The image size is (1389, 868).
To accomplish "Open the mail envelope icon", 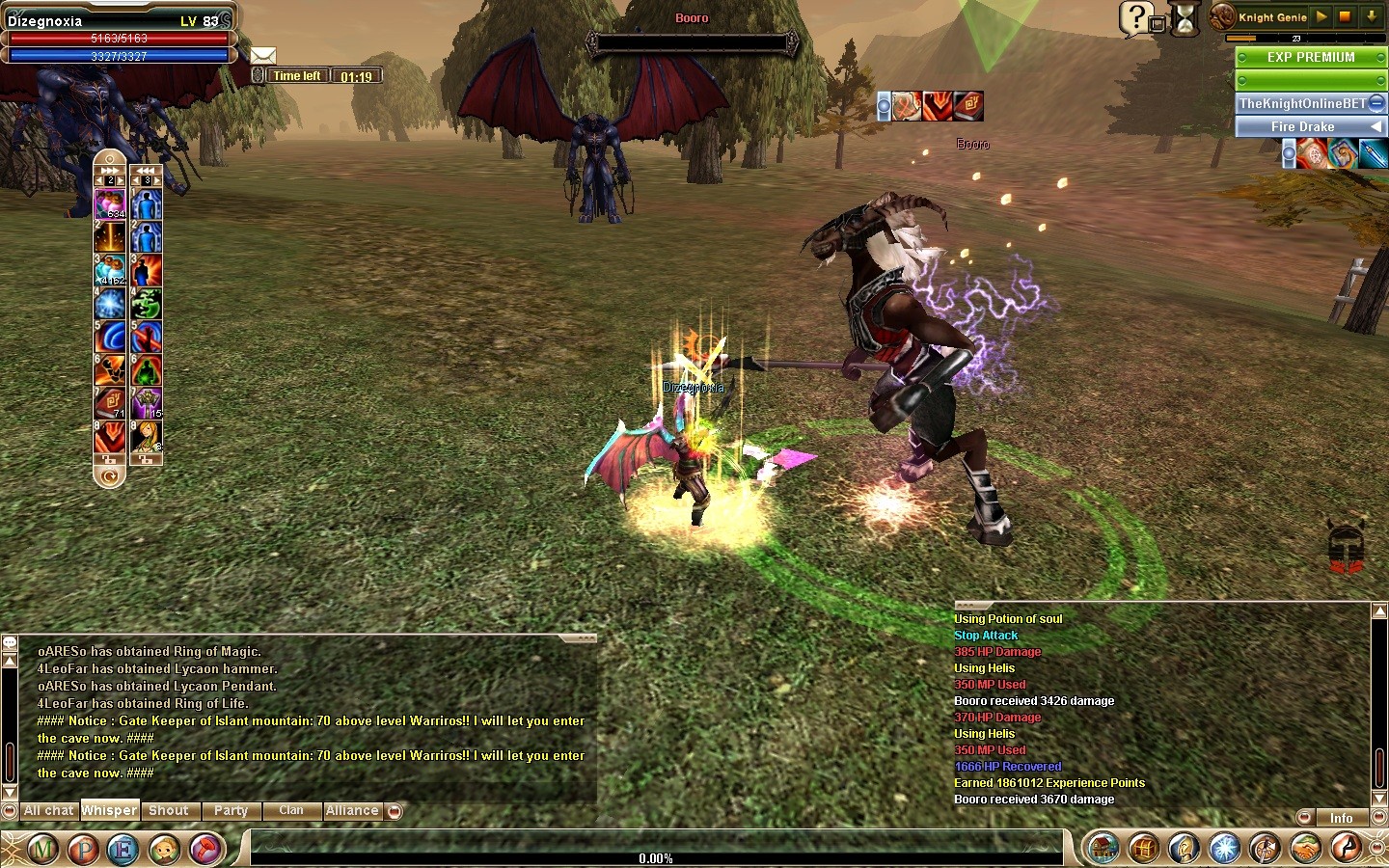I will [x=262, y=56].
